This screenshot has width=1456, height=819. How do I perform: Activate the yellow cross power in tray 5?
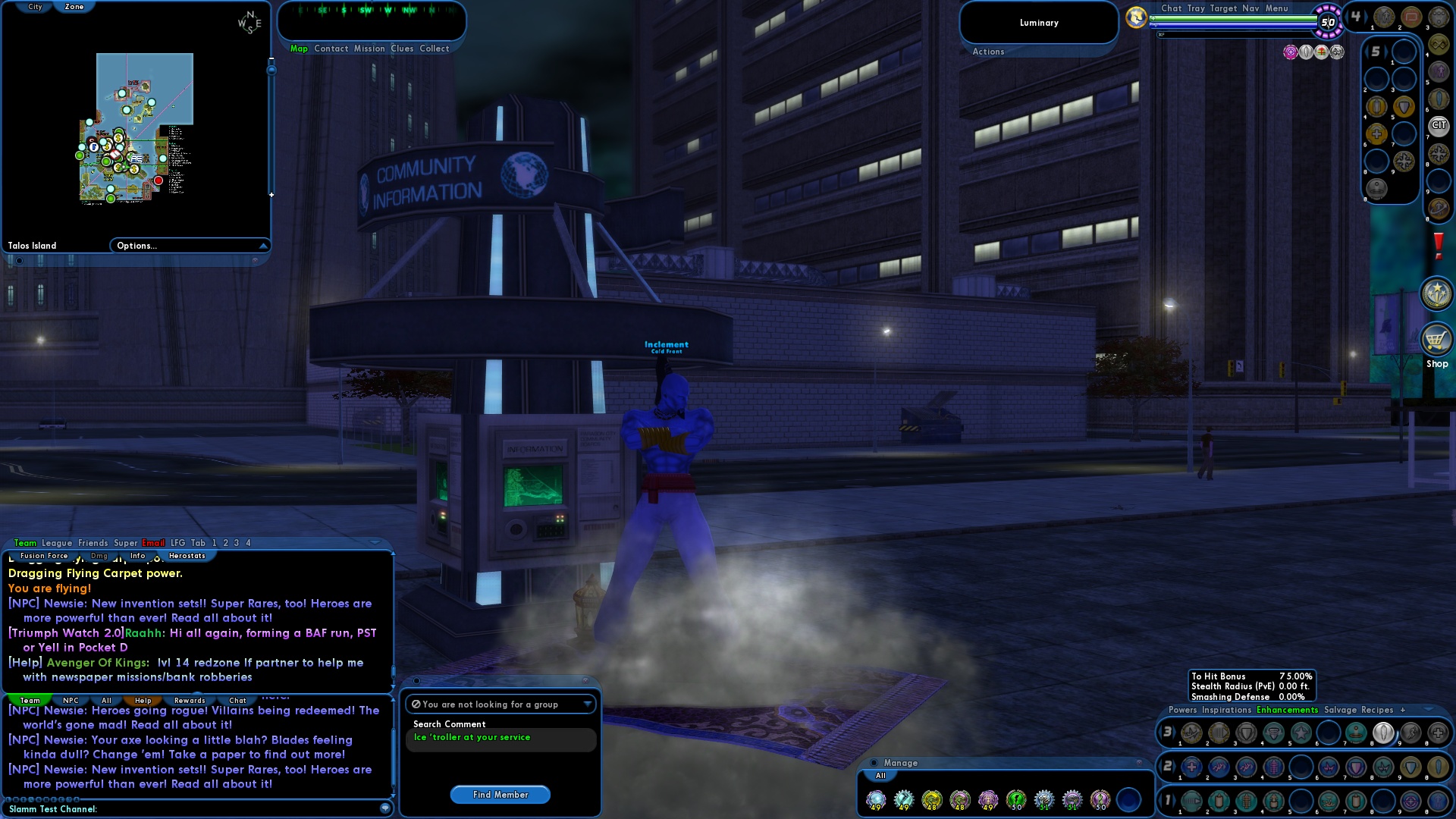pyautogui.click(x=1376, y=133)
